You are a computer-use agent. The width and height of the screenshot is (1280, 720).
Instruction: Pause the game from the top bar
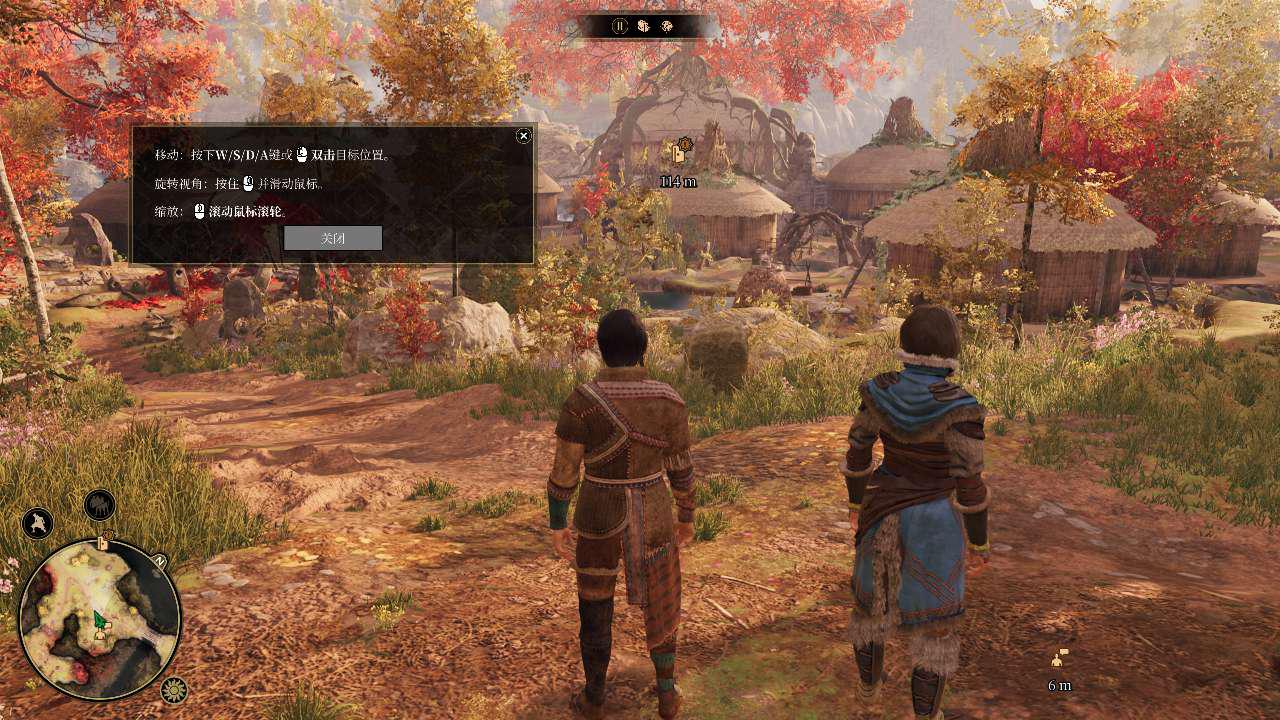[x=620, y=26]
